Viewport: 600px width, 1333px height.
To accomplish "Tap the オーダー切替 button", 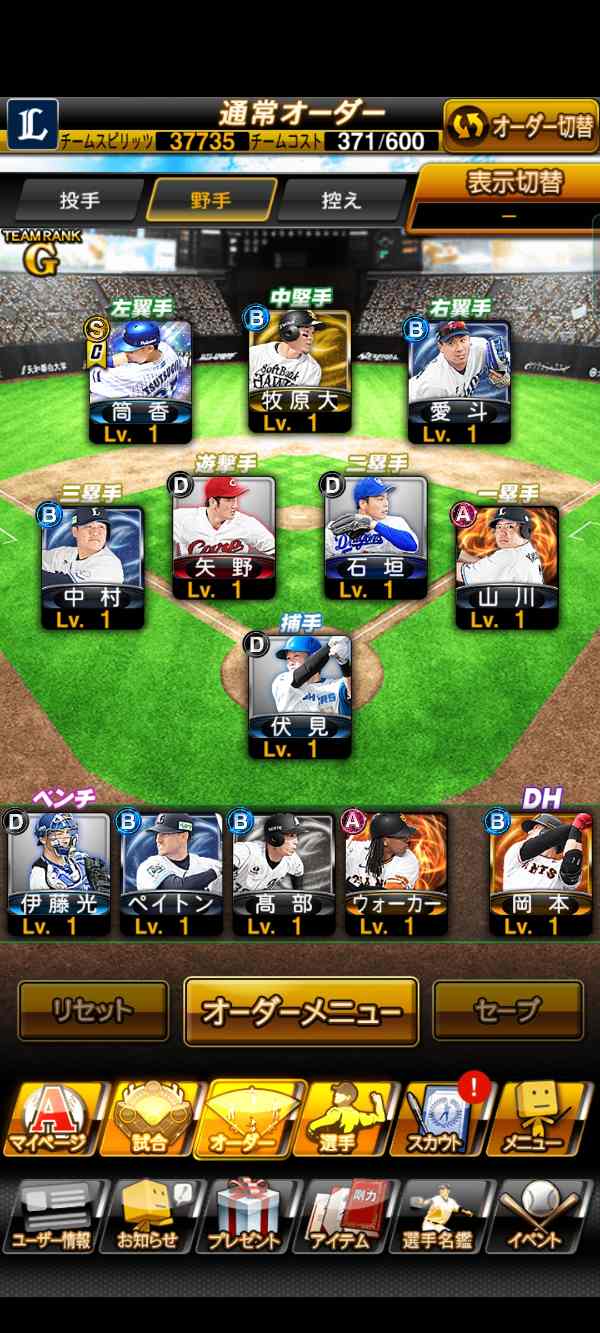I will [521, 126].
